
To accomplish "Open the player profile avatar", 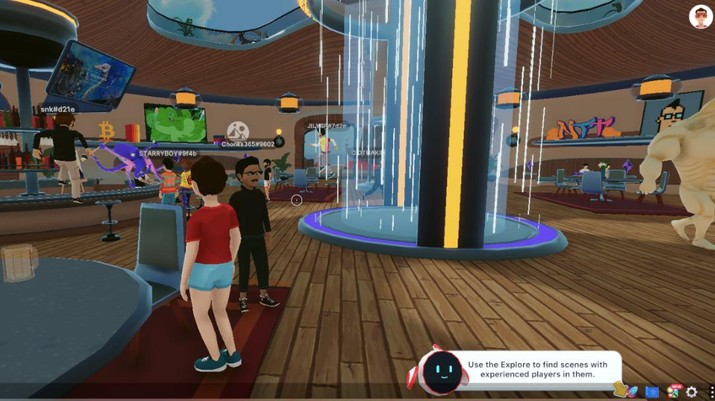I will [x=700, y=16].
